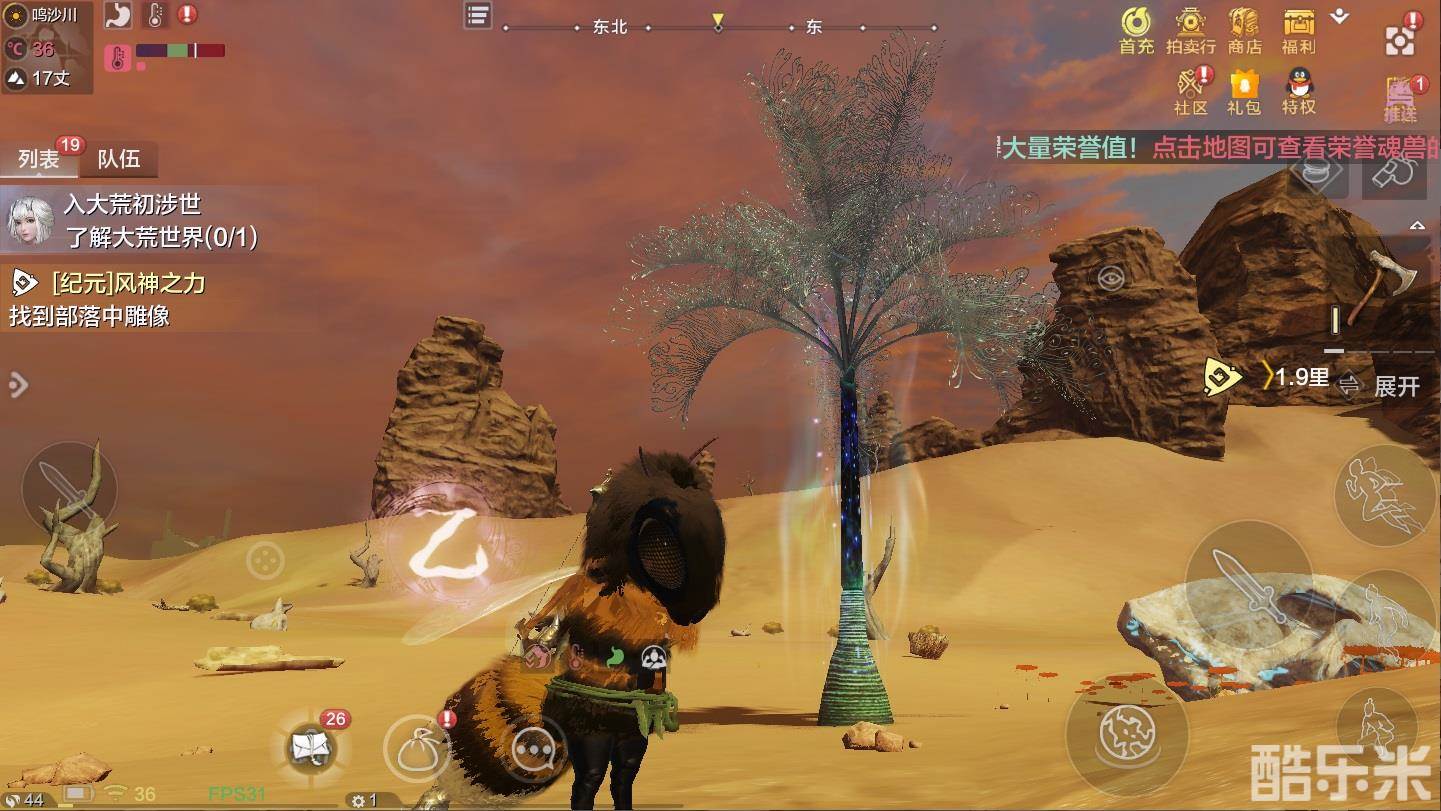Open the 拍卖行 auction house
This screenshot has height=811, width=1441.
tap(1190, 30)
